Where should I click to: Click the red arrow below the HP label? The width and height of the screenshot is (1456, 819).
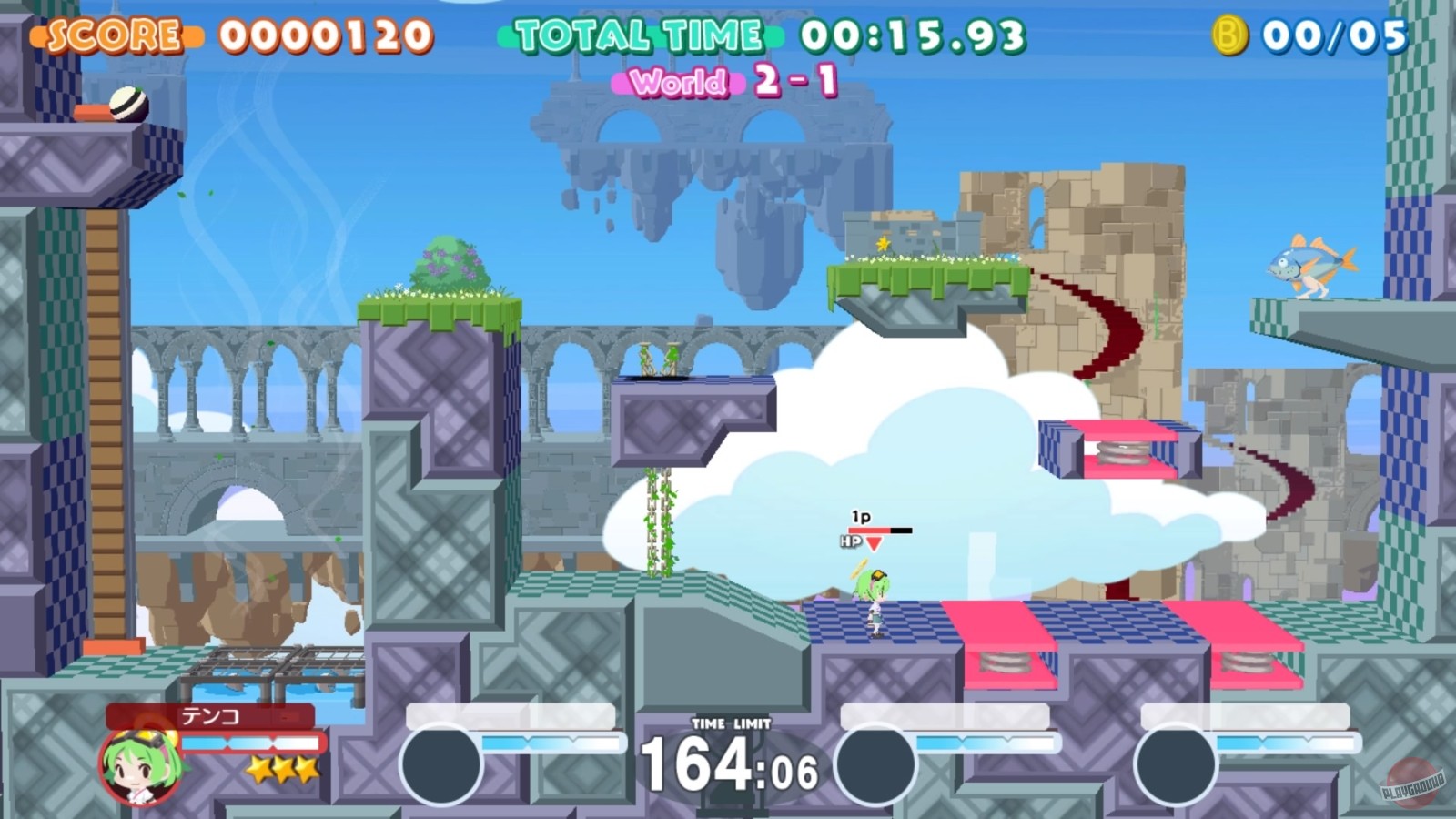pyautogui.click(x=873, y=543)
